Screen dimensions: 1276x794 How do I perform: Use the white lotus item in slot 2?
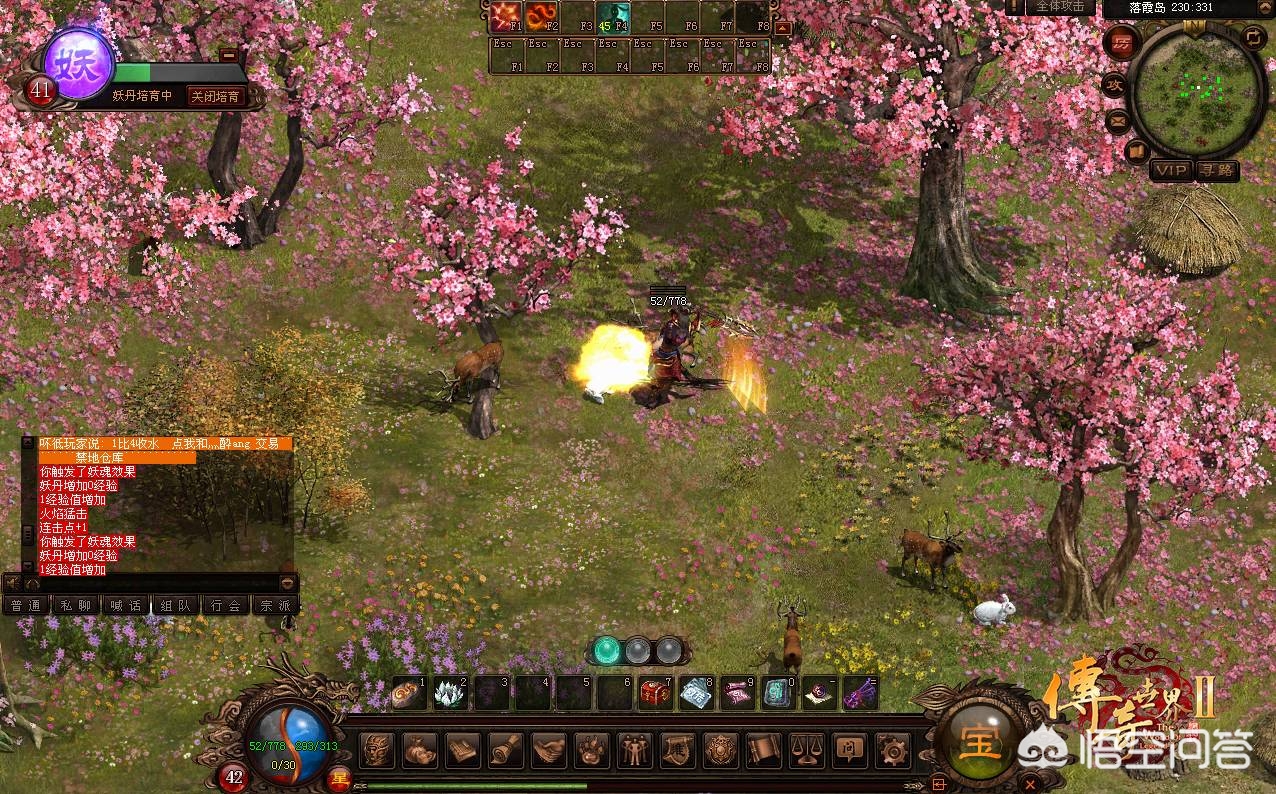coord(449,693)
